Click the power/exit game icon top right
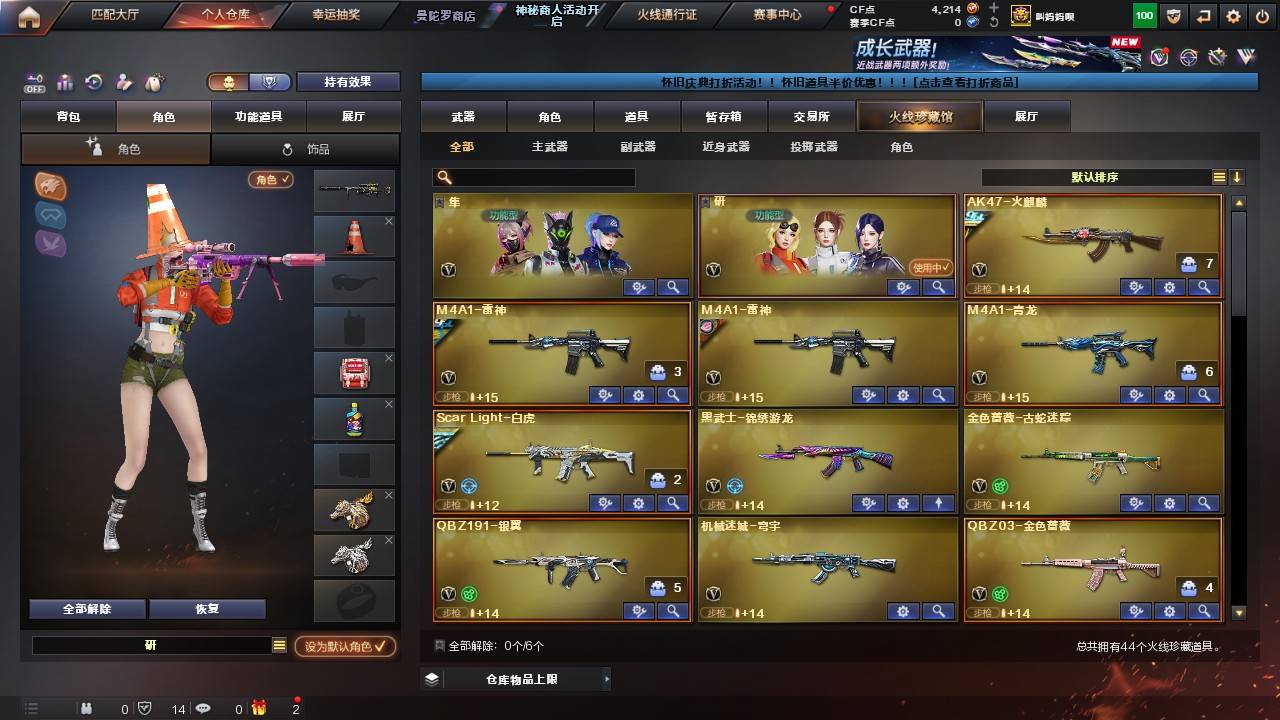1280x720 pixels. click(x=1264, y=16)
